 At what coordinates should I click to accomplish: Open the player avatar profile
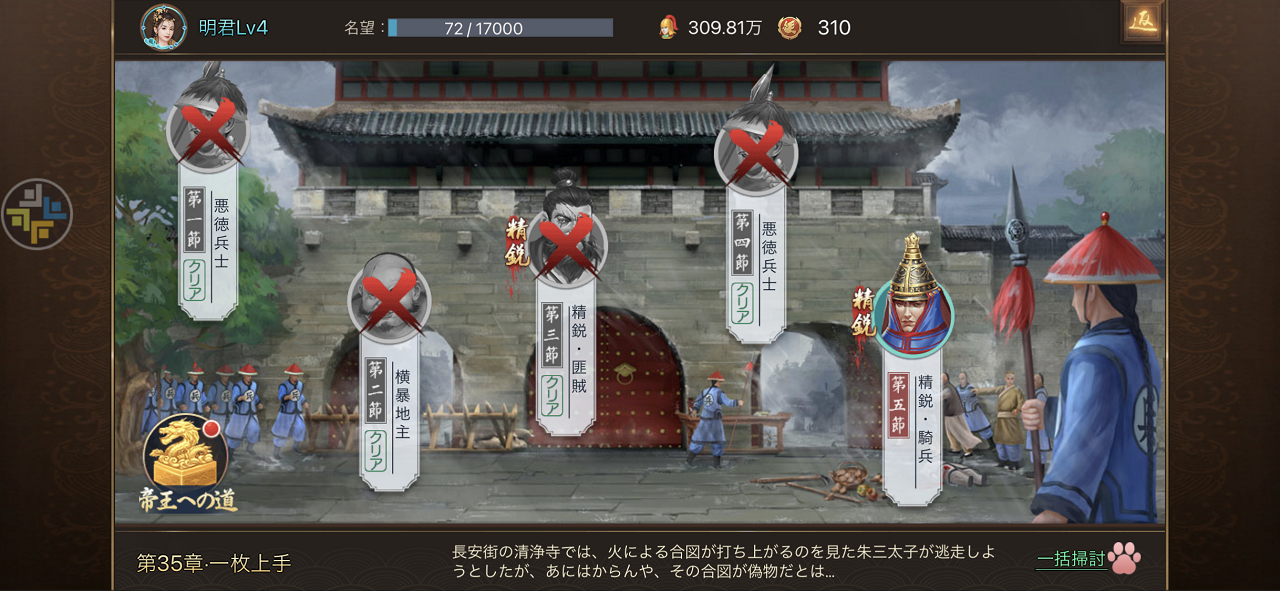click(x=163, y=27)
